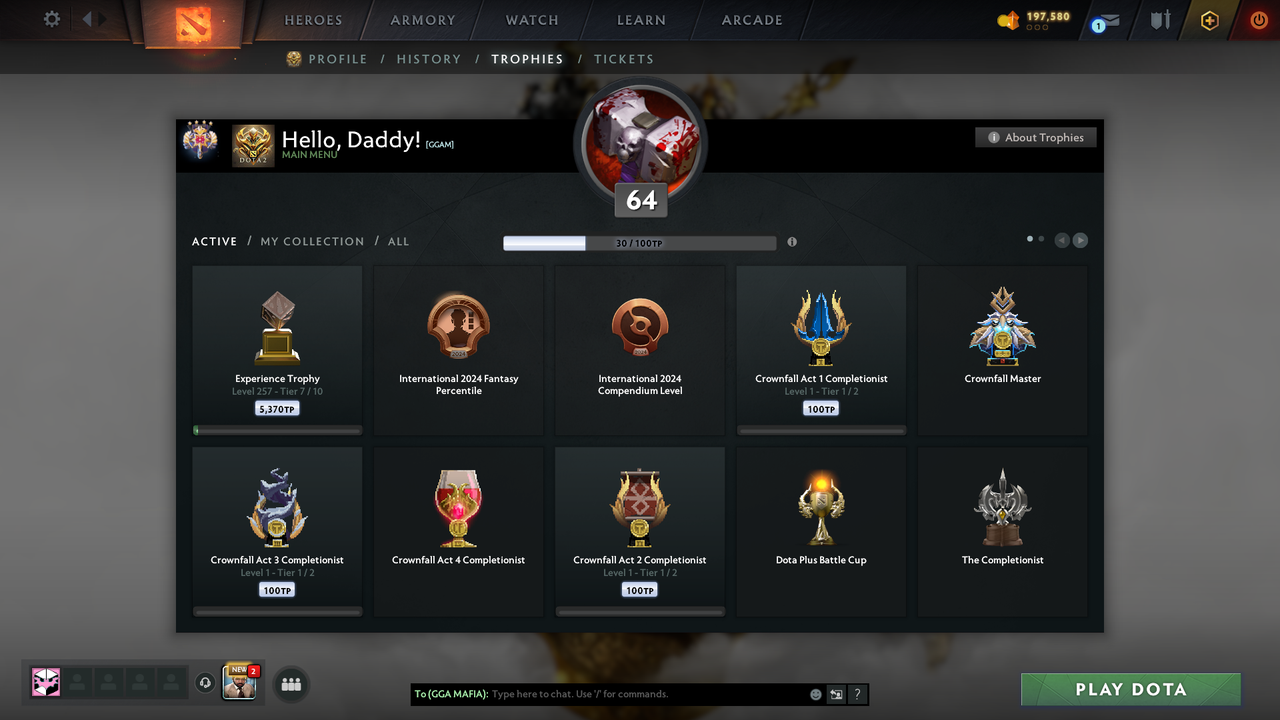Expand the profile navigation chevron arrows
Image resolution: width=1280 pixels, height=720 pixels.
pos(95,17)
